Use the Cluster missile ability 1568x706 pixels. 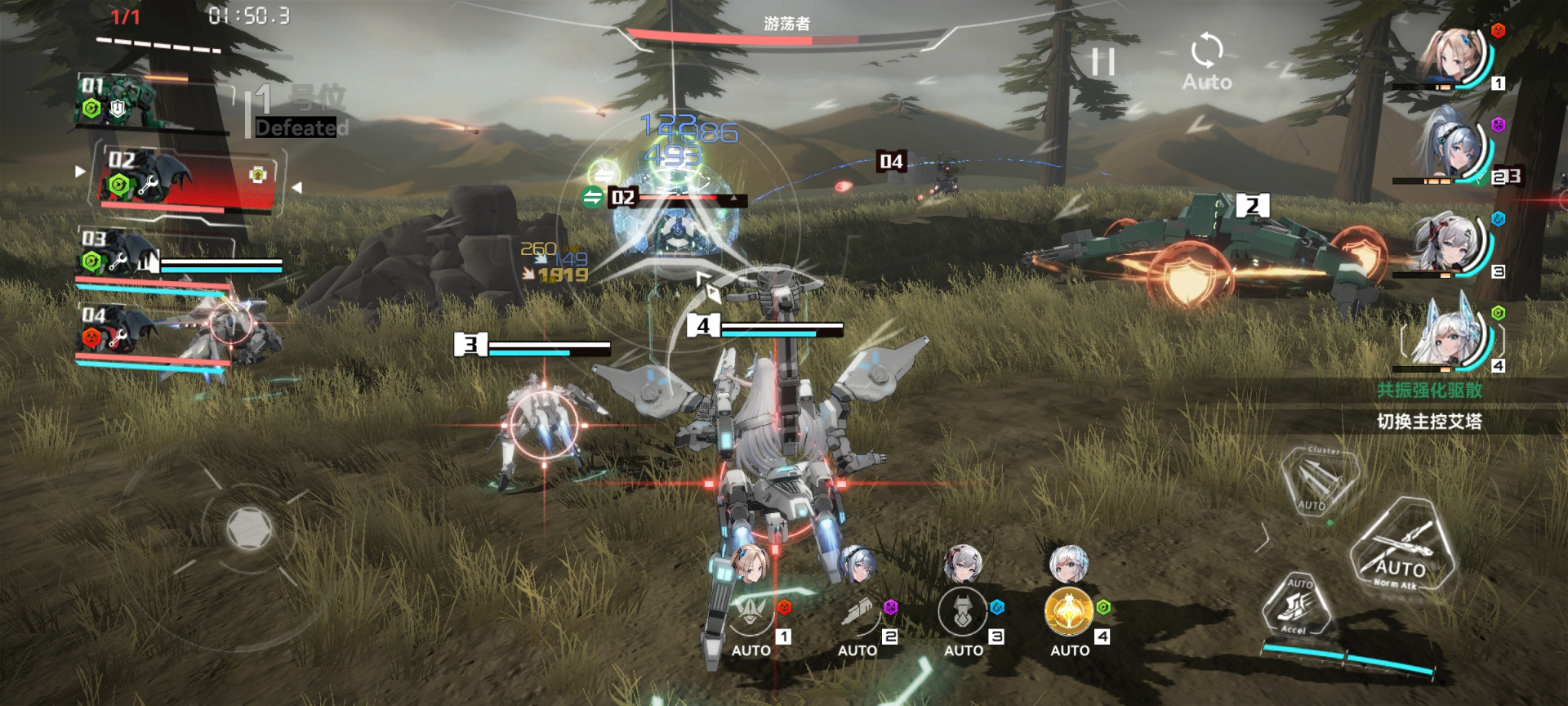(x=1319, y=480)
